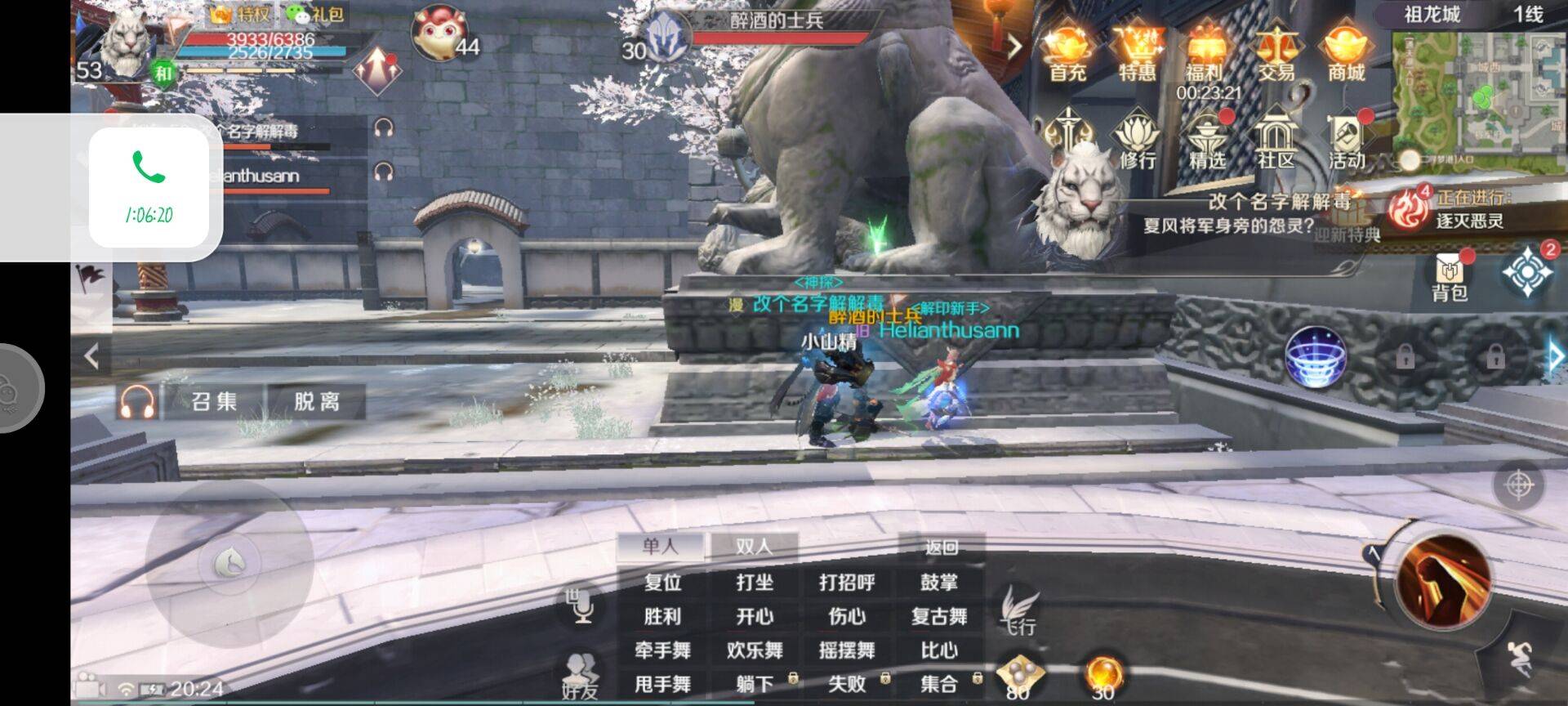Tap the 召集 summon team button

[x=214, y=401]
